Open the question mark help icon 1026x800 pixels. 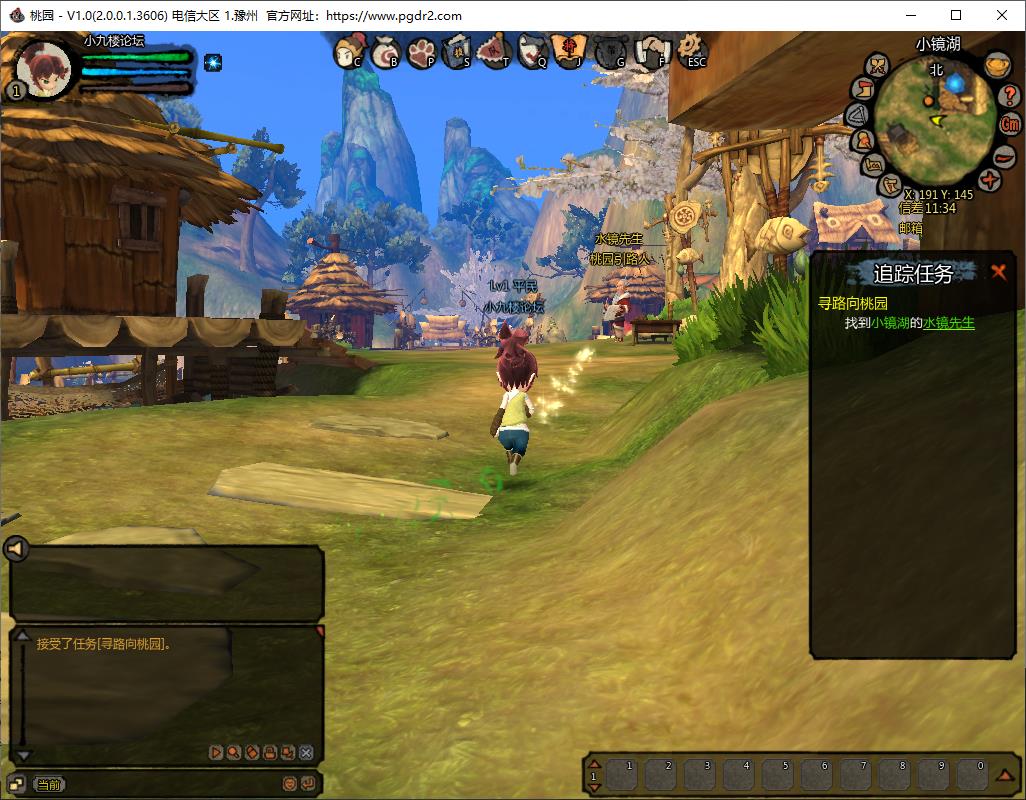coord(1010,96)
